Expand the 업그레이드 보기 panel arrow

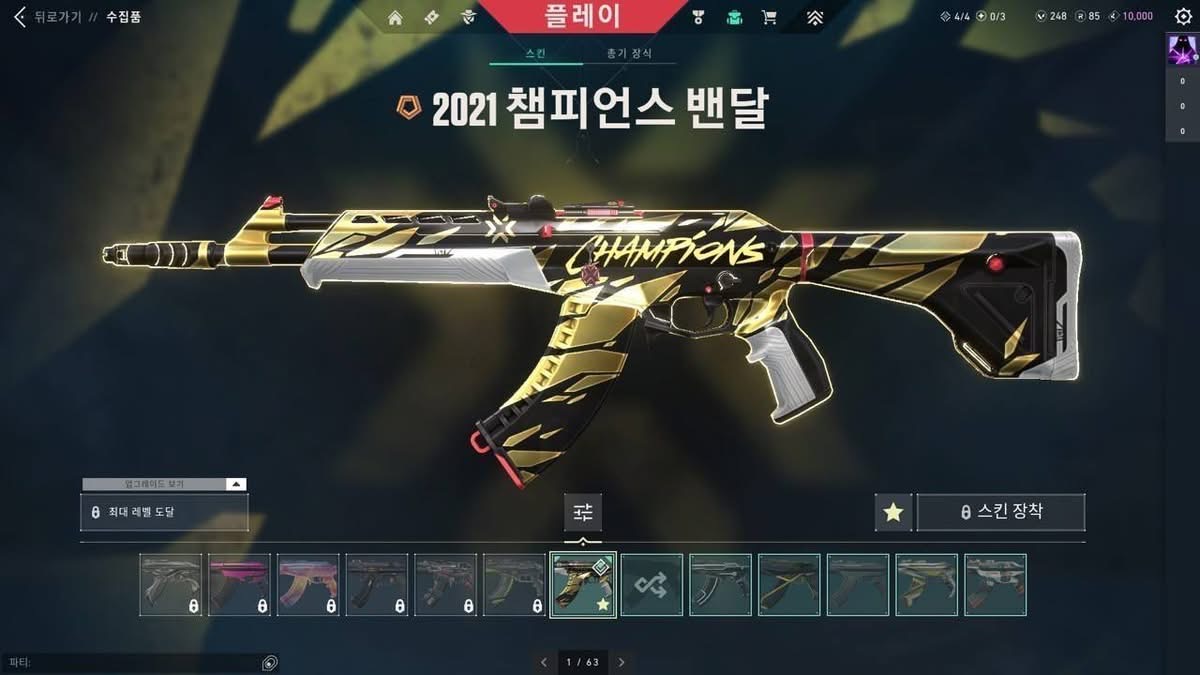[236, 484]
